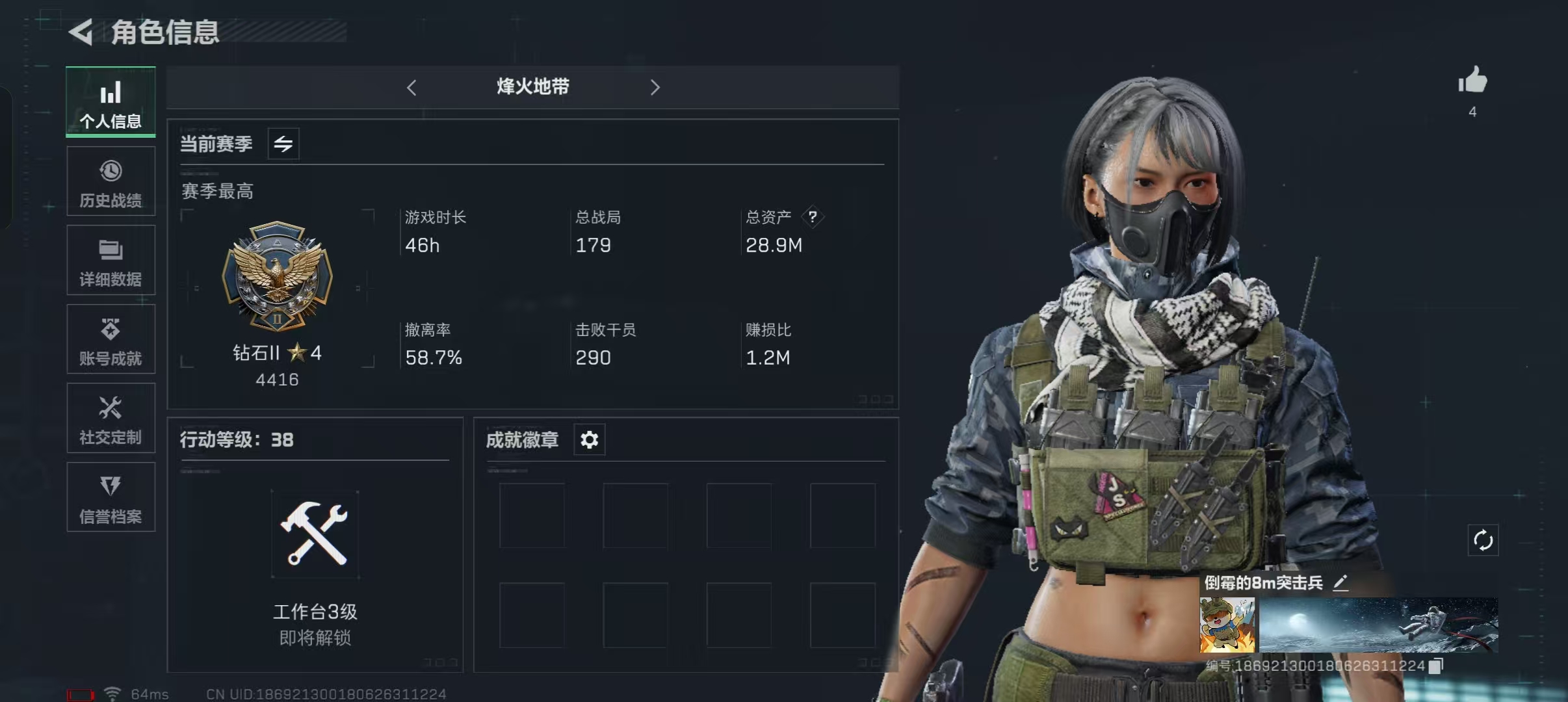
Task: Click the season swap icon next to 当前赛季
Action: coord(284,144)
